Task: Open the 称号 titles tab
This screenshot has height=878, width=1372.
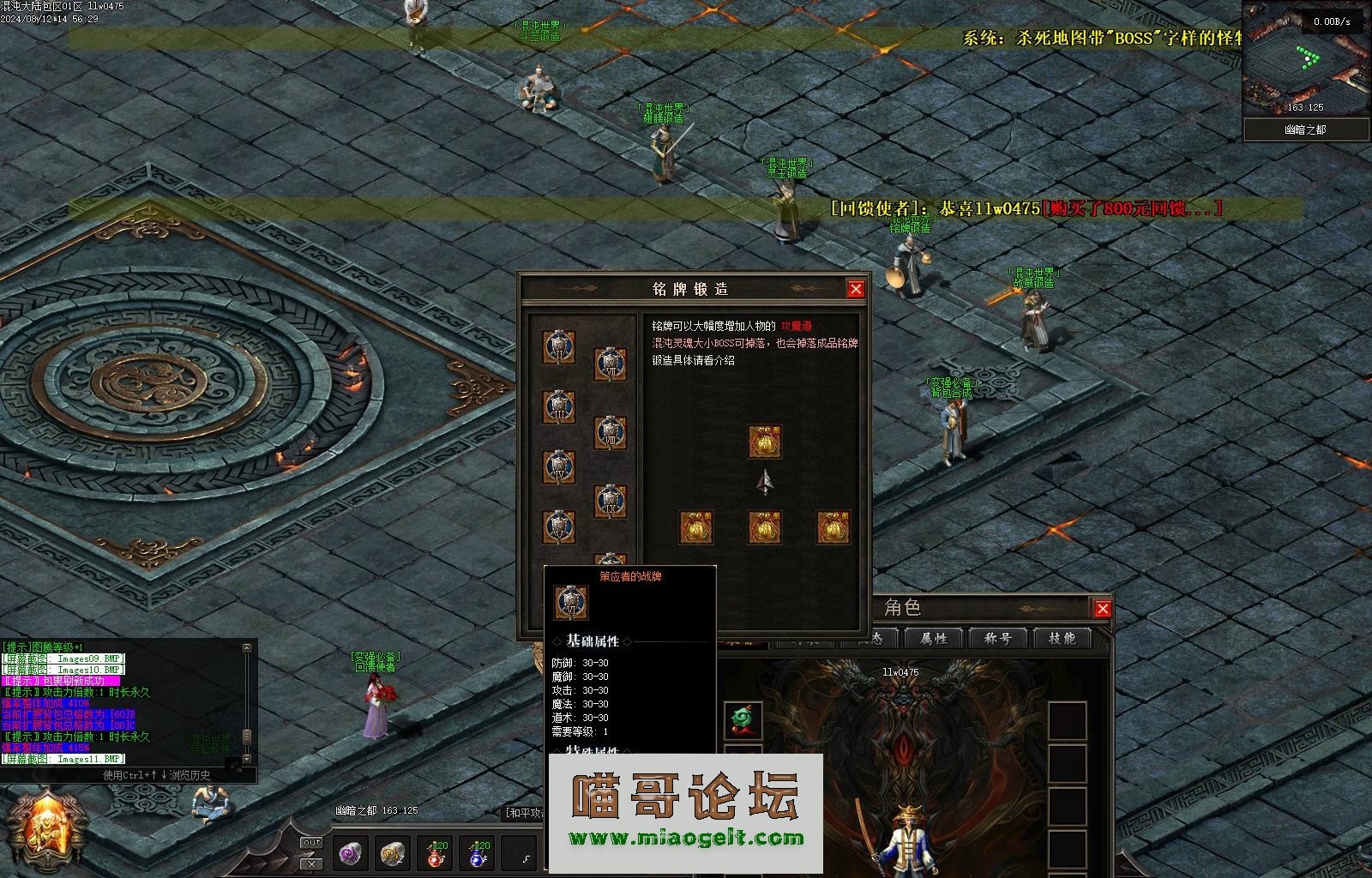Action: tap(997, 639)
